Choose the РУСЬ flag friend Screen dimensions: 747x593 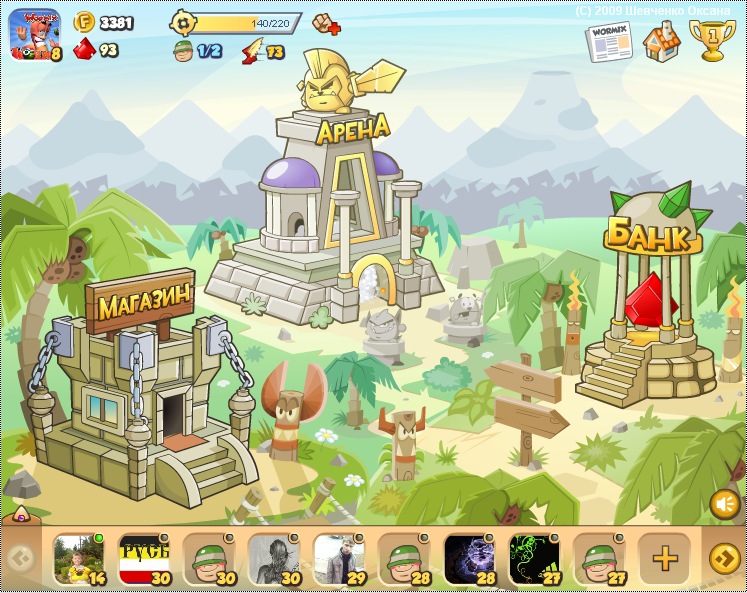pyautogui.click(x=144, y=559)
